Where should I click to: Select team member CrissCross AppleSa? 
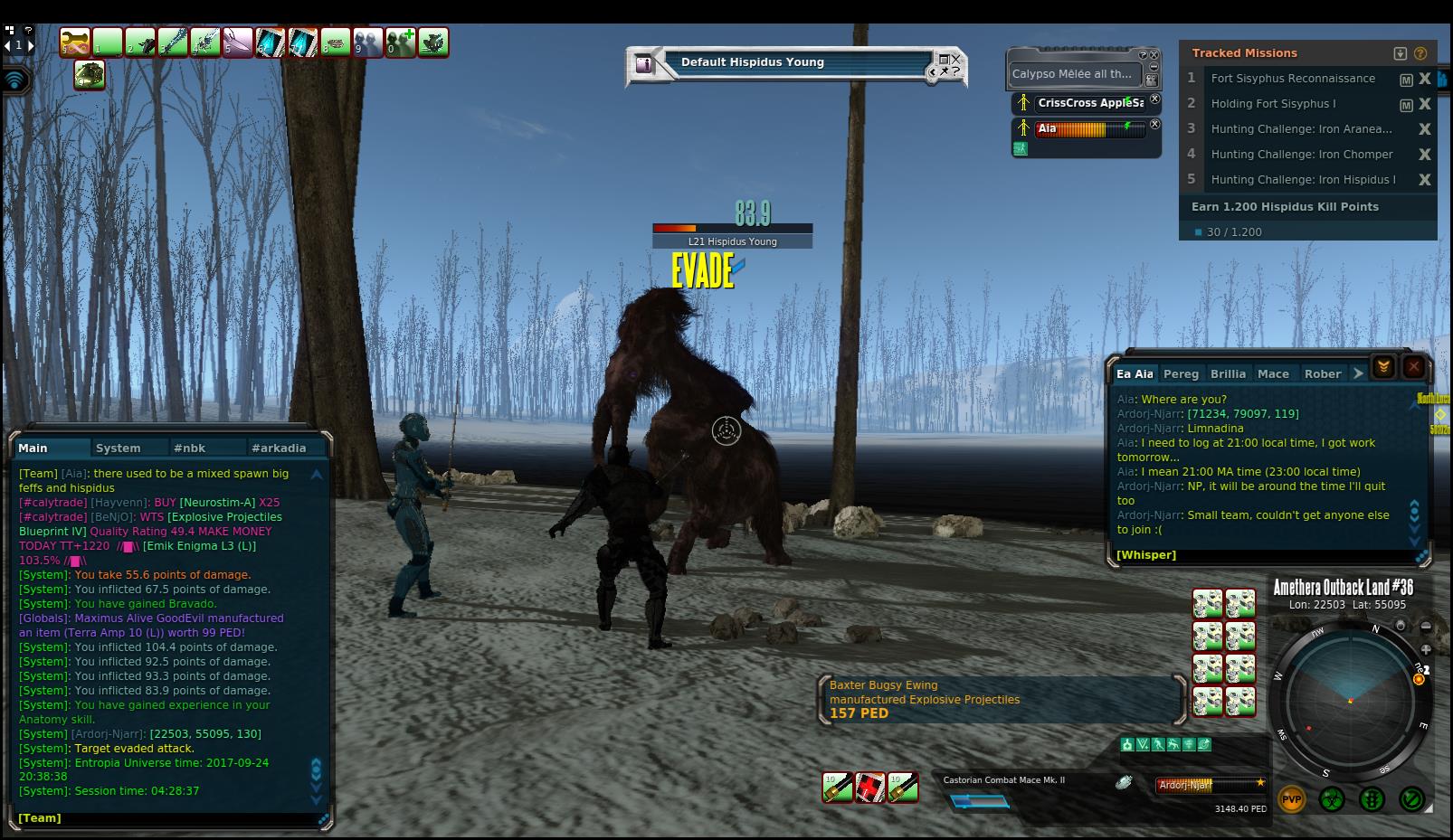point(1090,103)
